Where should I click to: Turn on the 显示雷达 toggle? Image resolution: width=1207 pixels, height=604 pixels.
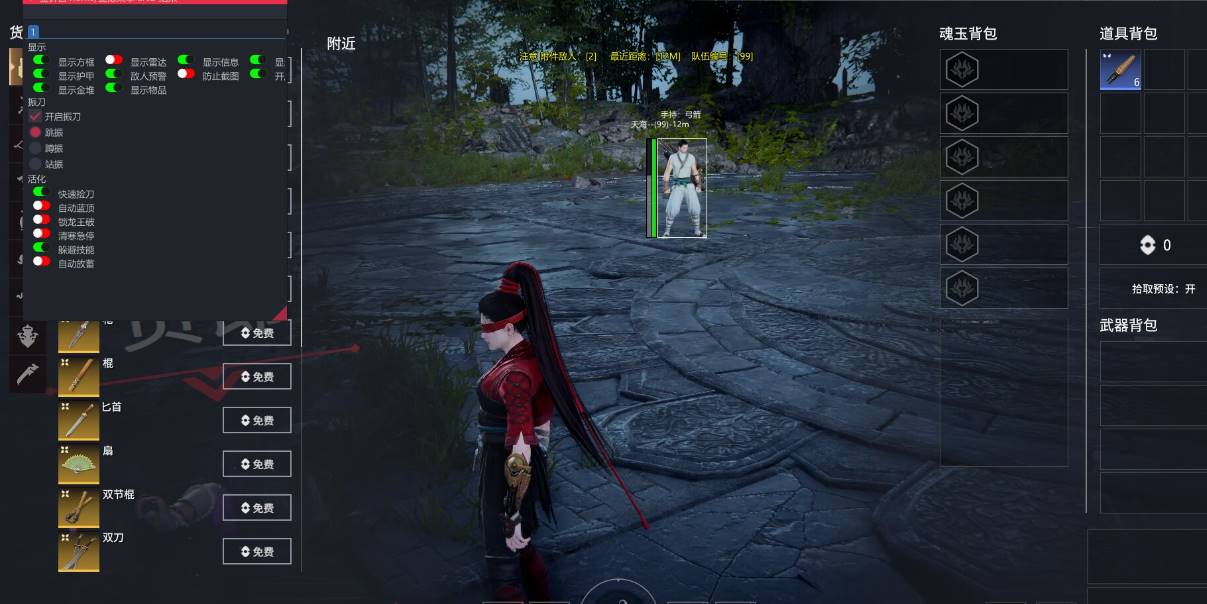pyautogui.click(x=114, y=61)
